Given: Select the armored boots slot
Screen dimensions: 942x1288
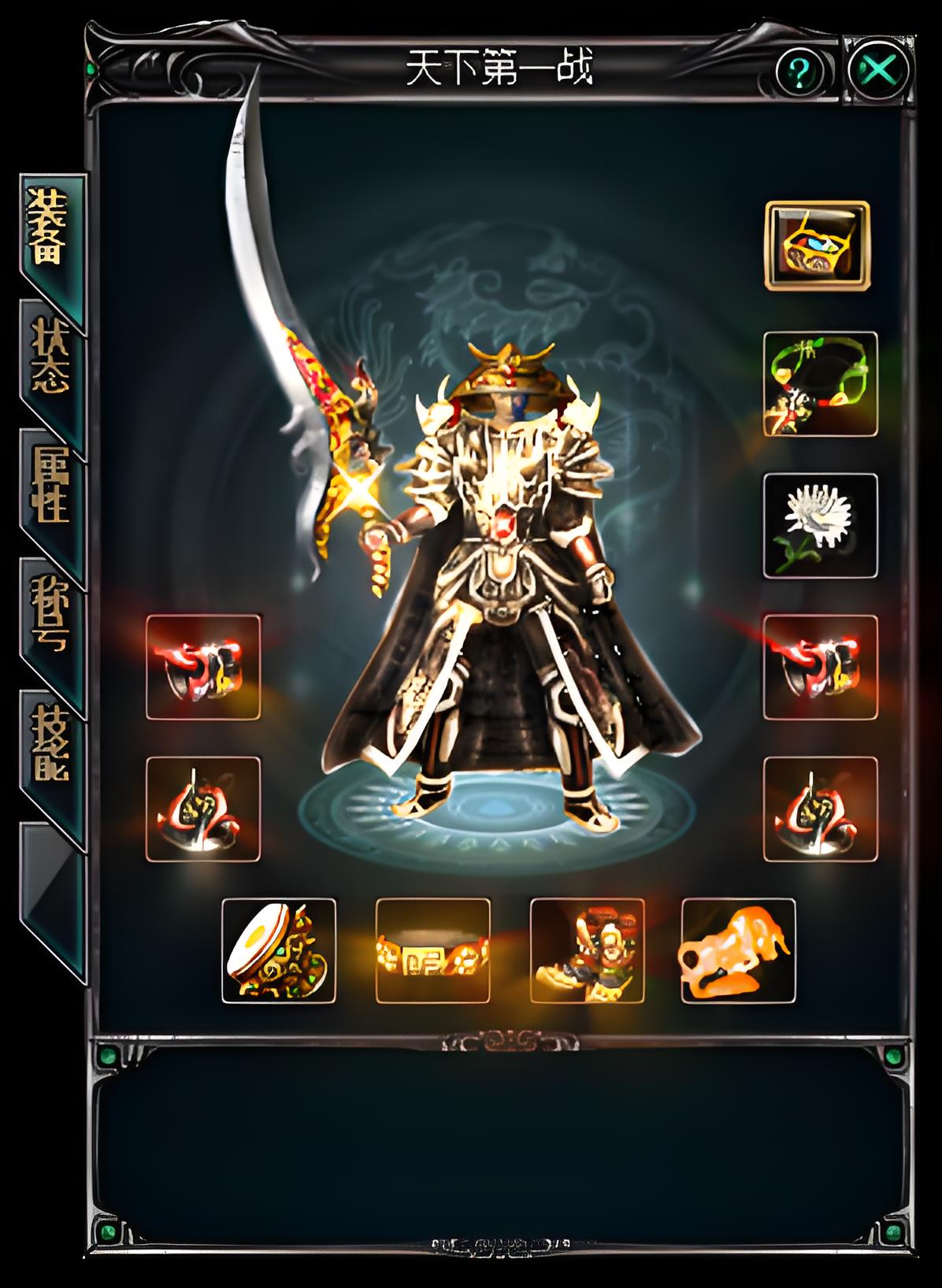Looking at the screenshot, I should coord(587,951).
